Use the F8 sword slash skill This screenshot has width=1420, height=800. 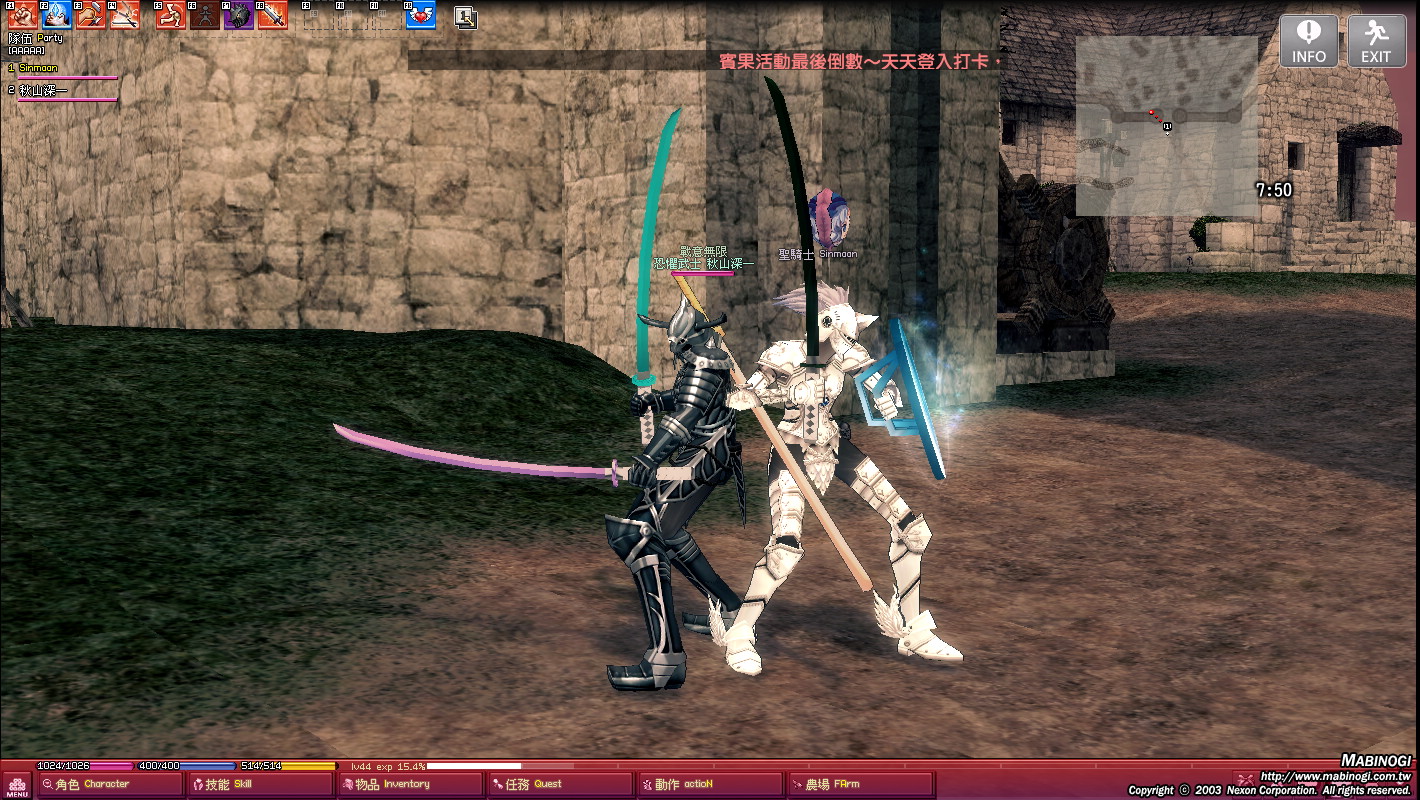[x=273, y=15]
